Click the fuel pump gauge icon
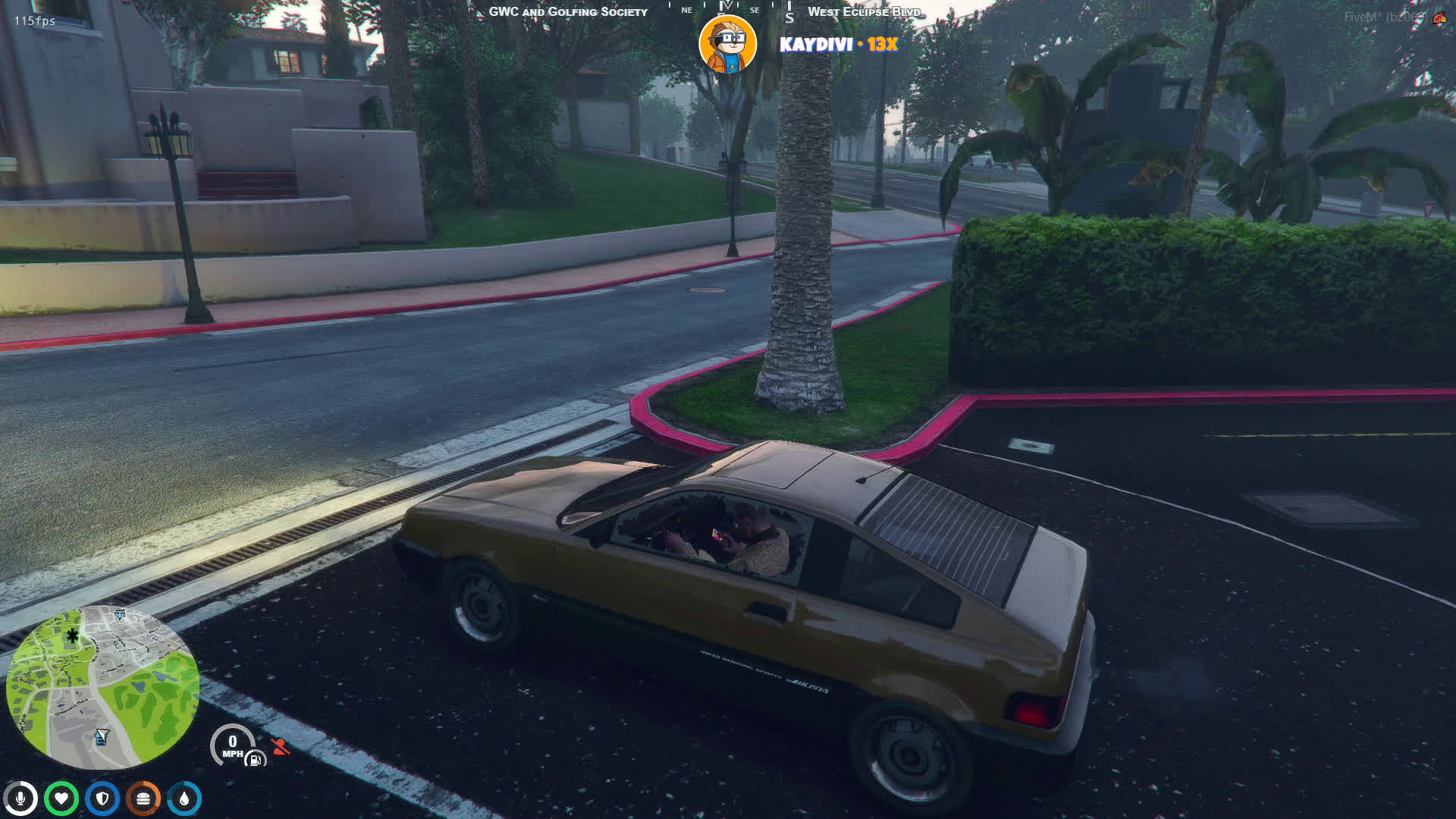This screenshot has width=1456, height=819. tap(256, 759)
